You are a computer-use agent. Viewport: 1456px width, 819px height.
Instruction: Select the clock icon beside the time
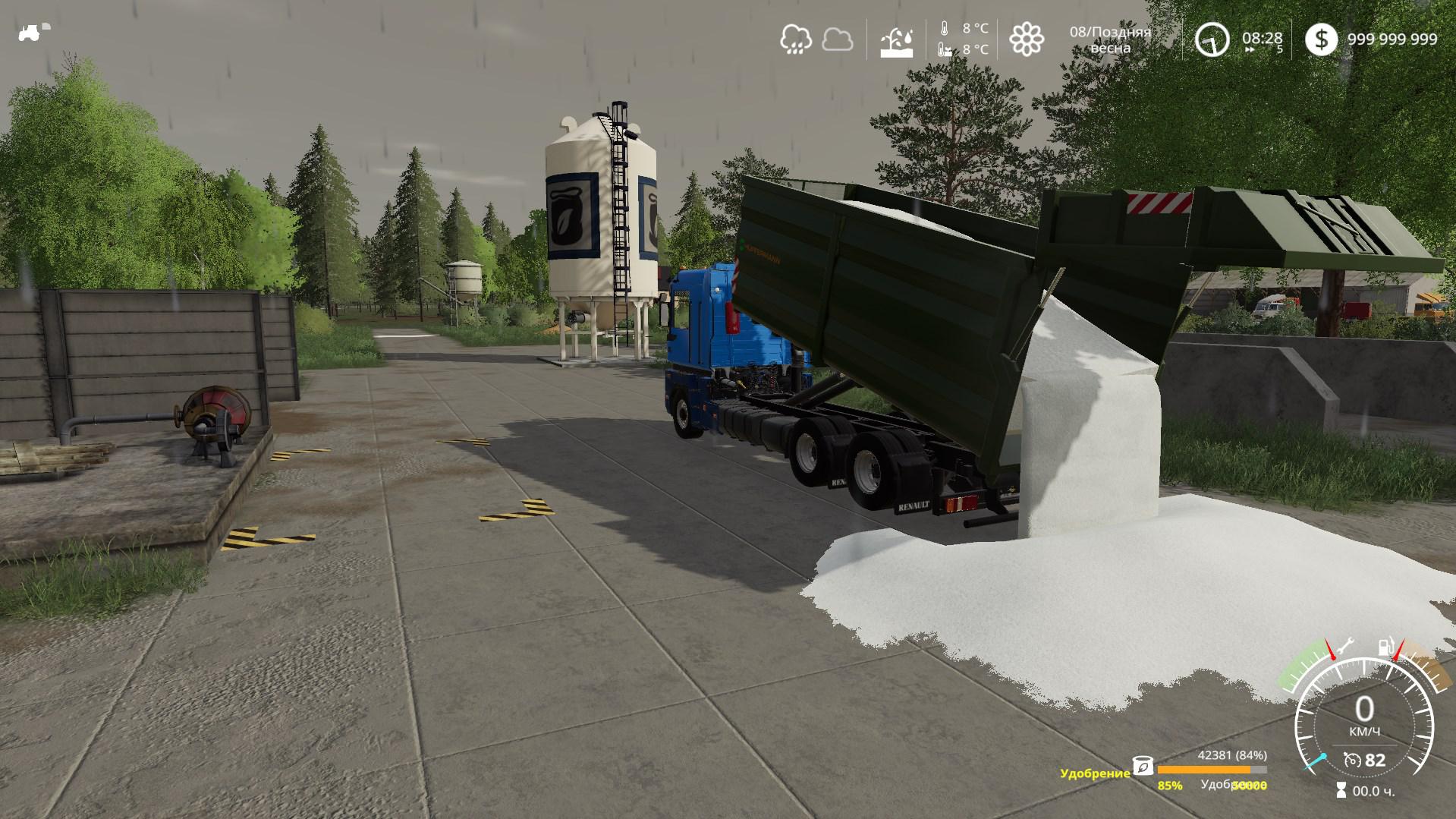pyautogui.click(x=1212, y=39)
